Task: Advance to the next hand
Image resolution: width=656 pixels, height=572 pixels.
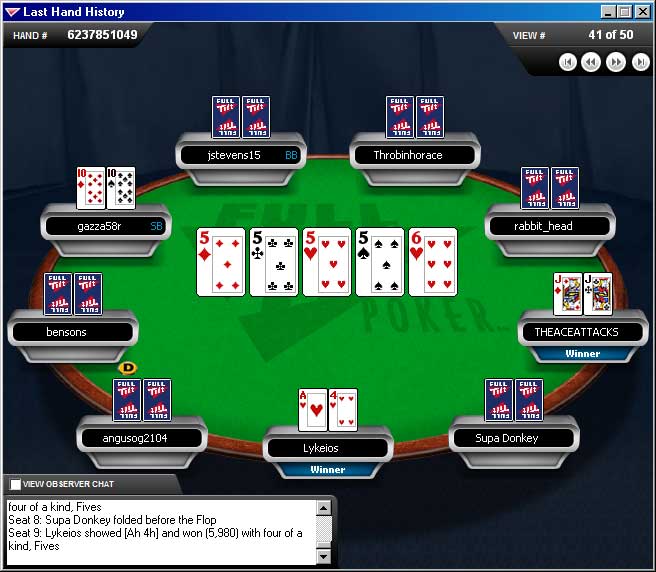Action: tap(616, 62)
